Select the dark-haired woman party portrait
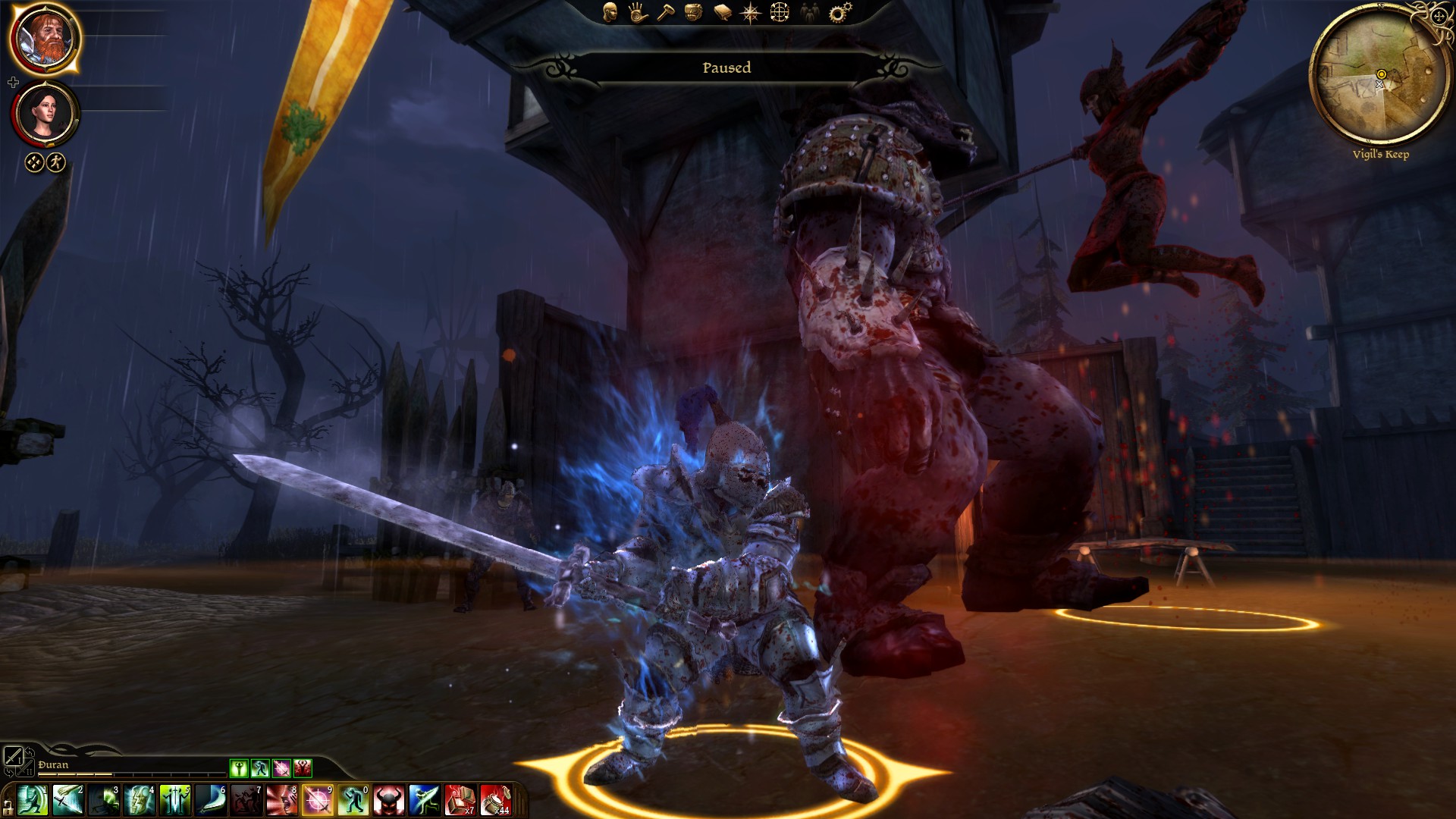Viewport: 1456px width, 819px height. [x=45, y=112]
